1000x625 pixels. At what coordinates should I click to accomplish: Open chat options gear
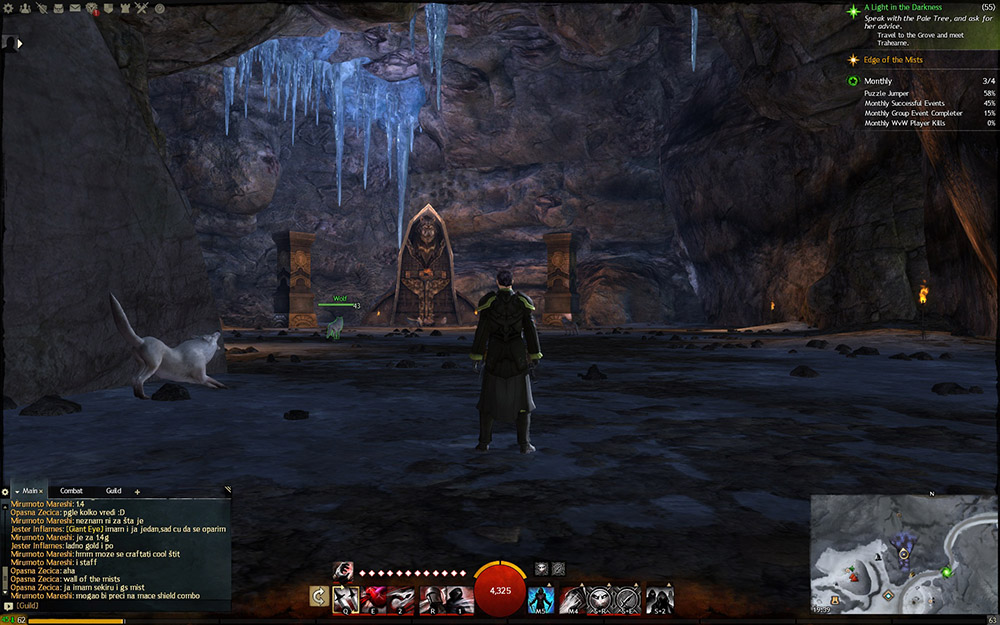(x=5, y=492)
